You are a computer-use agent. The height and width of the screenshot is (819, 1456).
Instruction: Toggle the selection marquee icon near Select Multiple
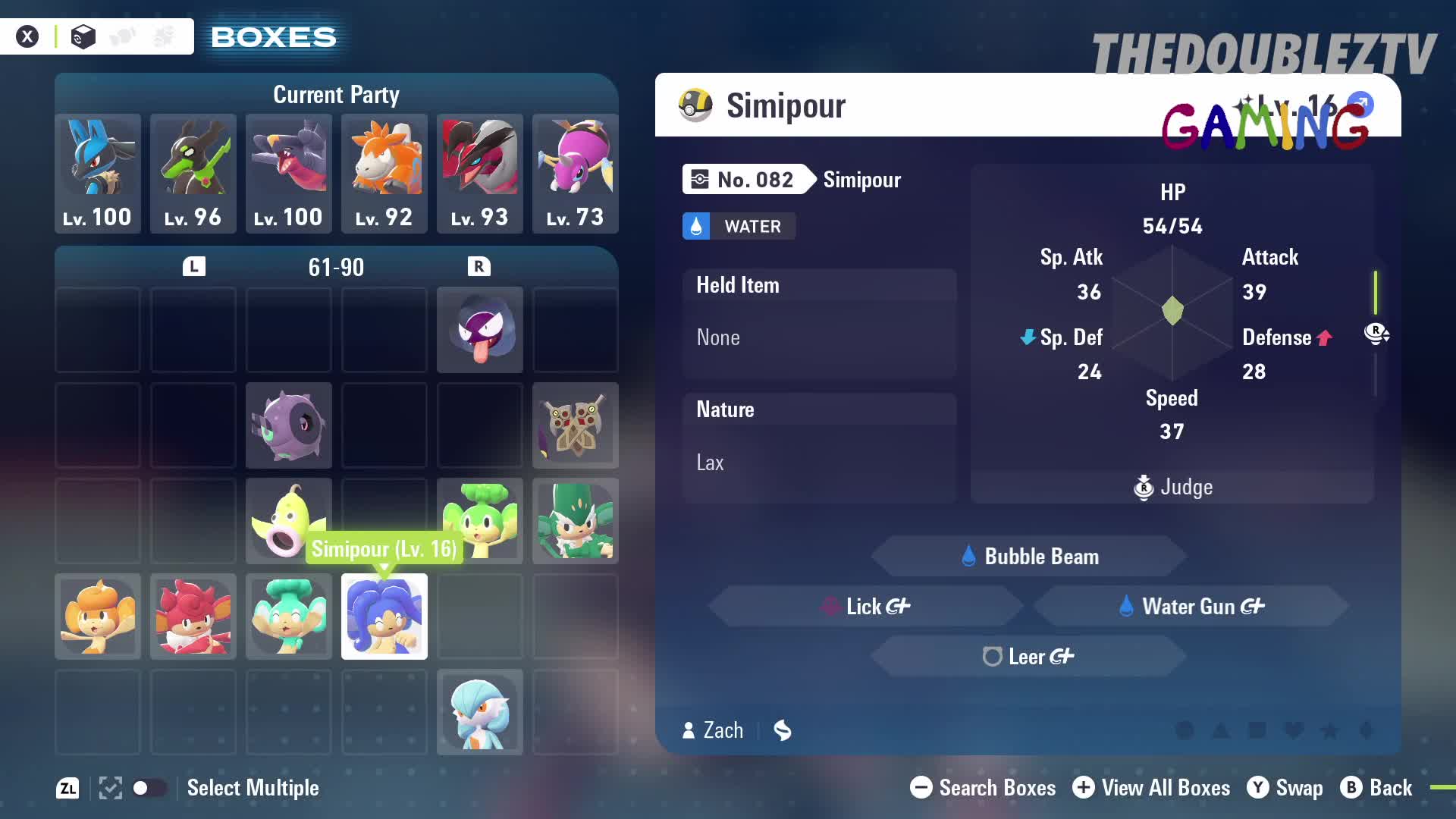tap(110, 789)
